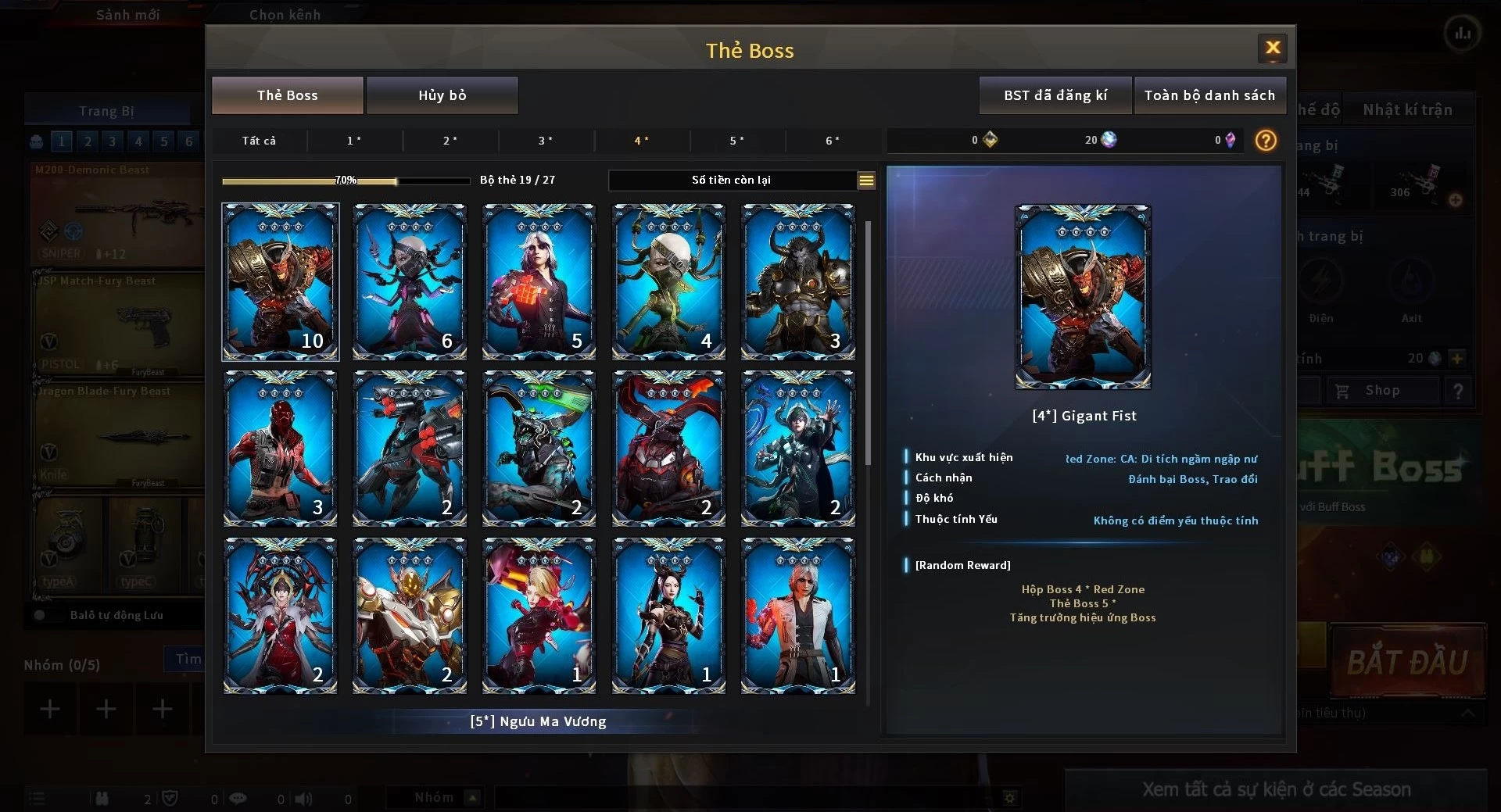The width and height of the screenshot is (1501, 812).
Task: Open the Thẻ Boss tab
Action: pyautogui.click(x=287, y=95)
